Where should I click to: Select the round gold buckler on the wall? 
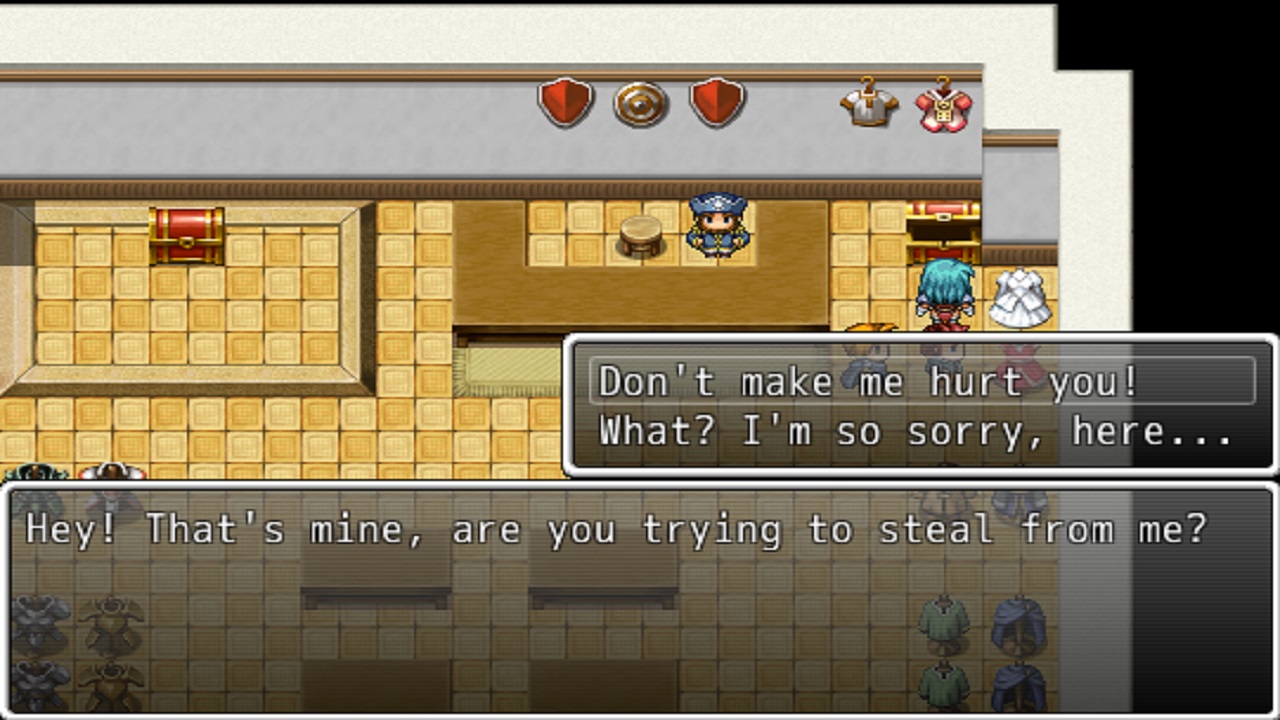[x=640, y=103]
